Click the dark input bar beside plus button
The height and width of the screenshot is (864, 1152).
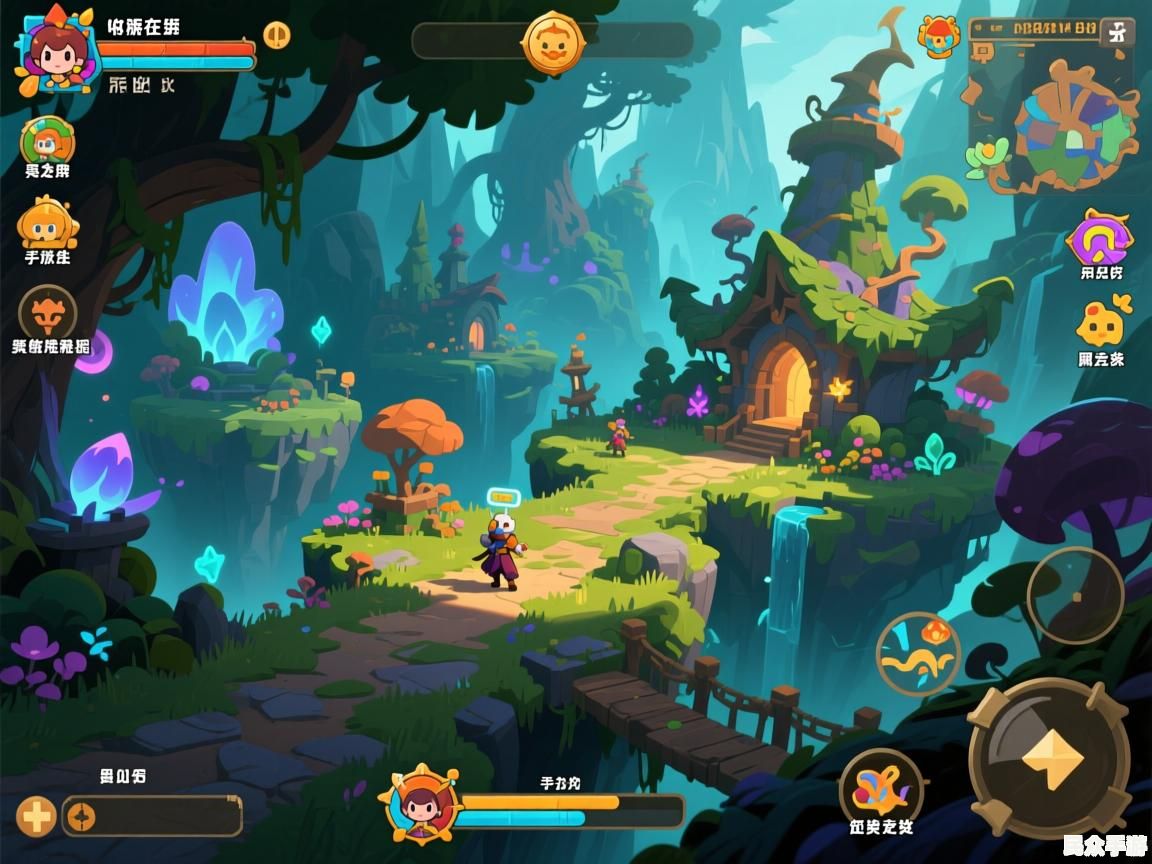tap(152, 817)
